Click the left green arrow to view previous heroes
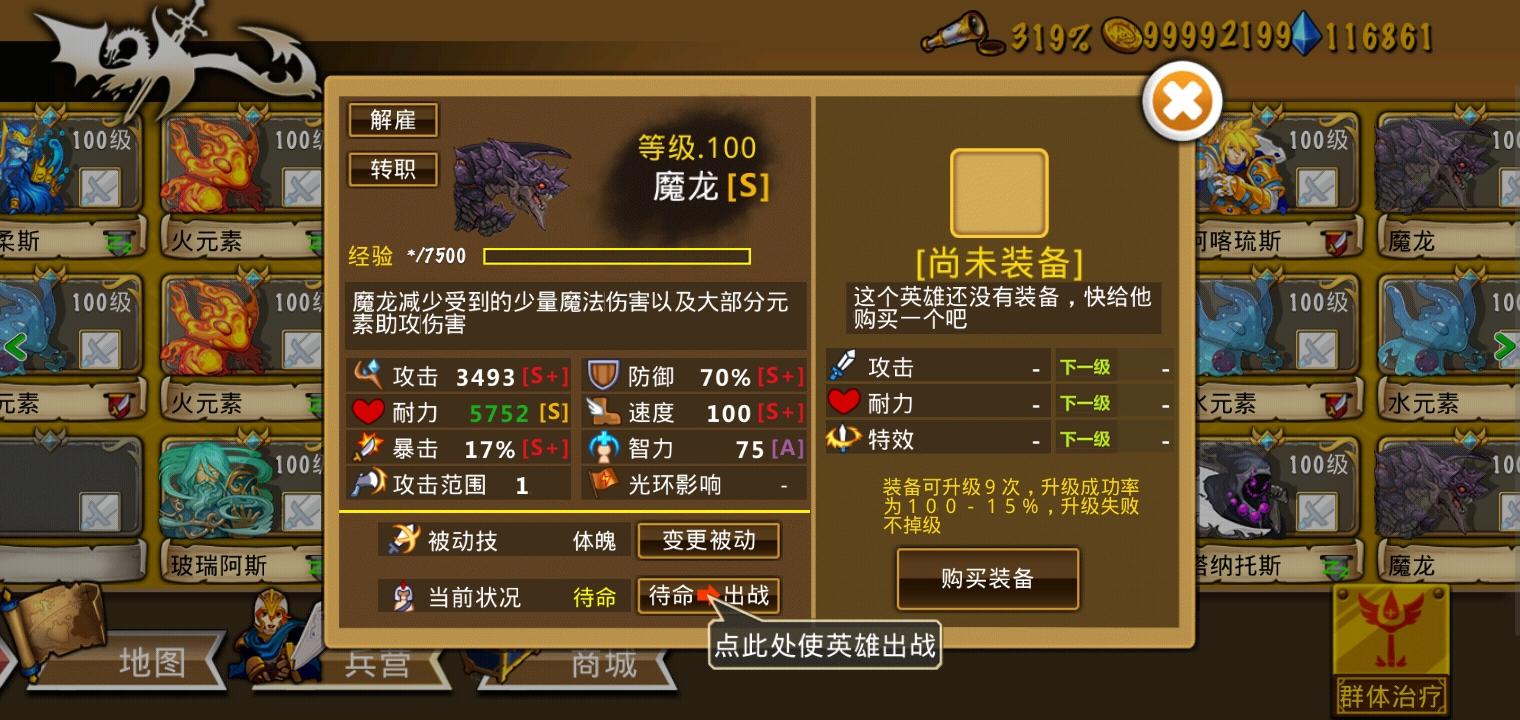The width and height of the screenshot is (1520, 720). click(16, 349)
